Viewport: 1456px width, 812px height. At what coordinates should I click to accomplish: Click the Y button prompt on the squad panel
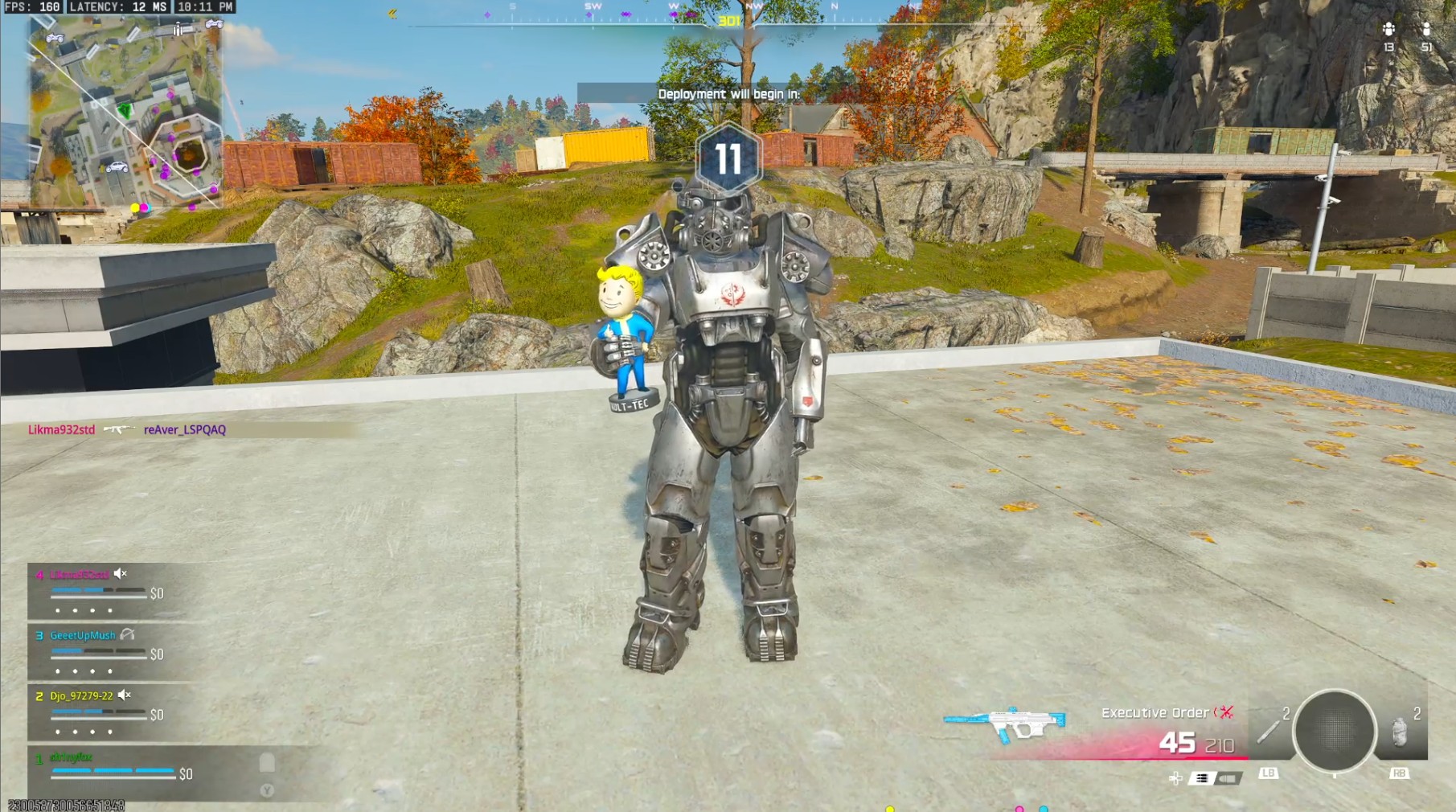(267, 789)
